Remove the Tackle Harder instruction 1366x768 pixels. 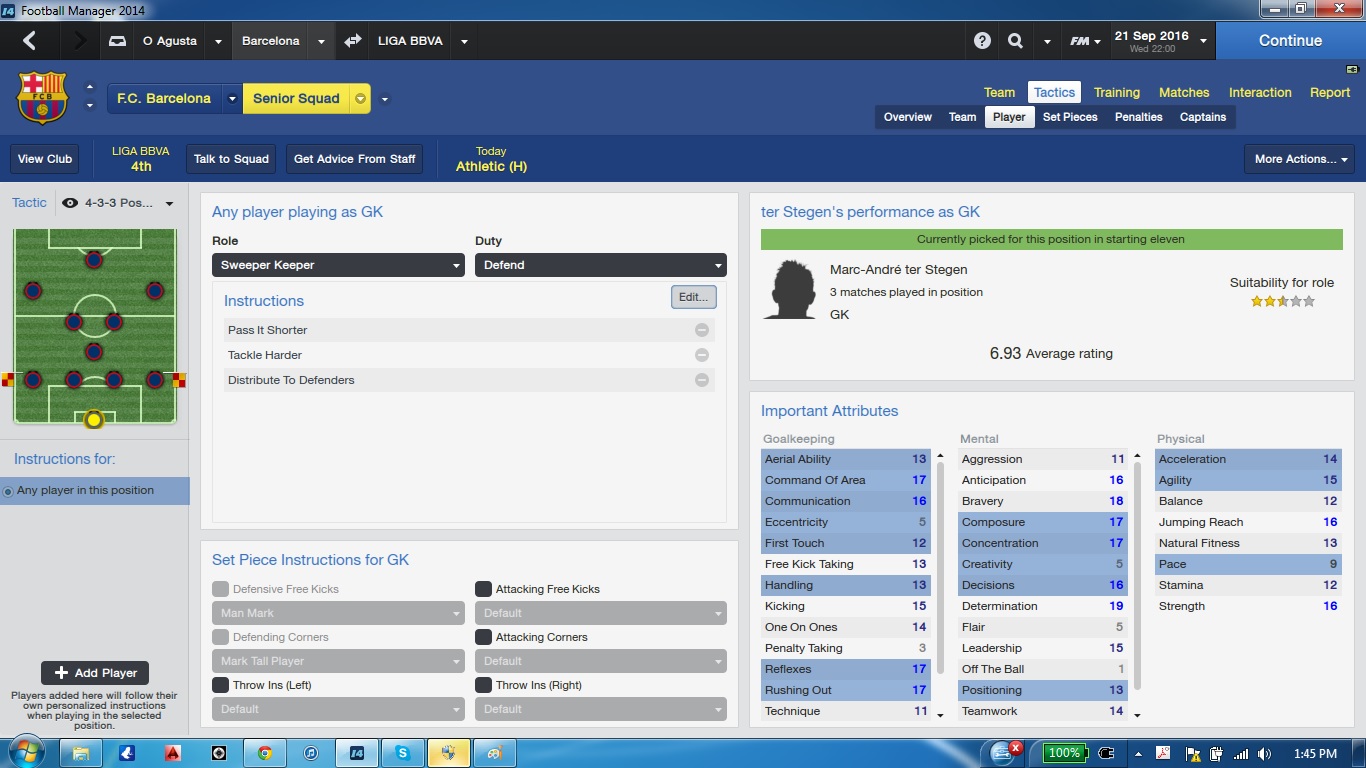tap(702, 355)
